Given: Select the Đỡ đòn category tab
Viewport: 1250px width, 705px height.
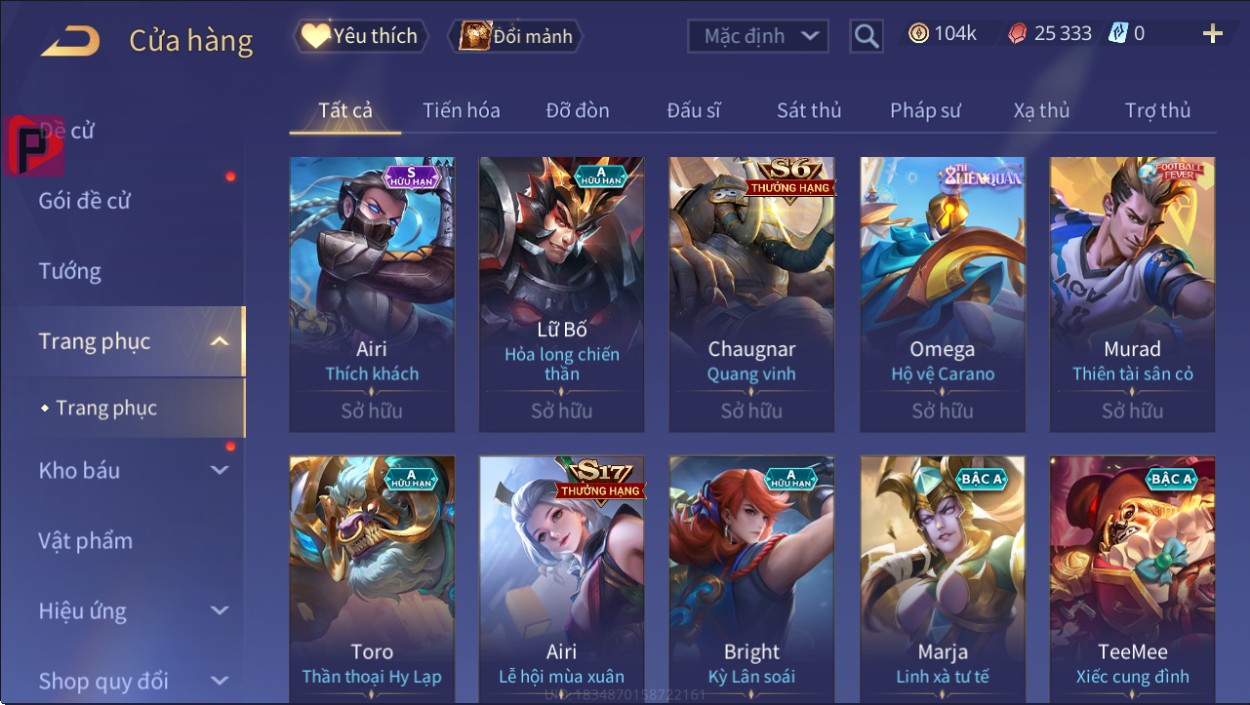Looking at the screenshot, I should [577, 110].
